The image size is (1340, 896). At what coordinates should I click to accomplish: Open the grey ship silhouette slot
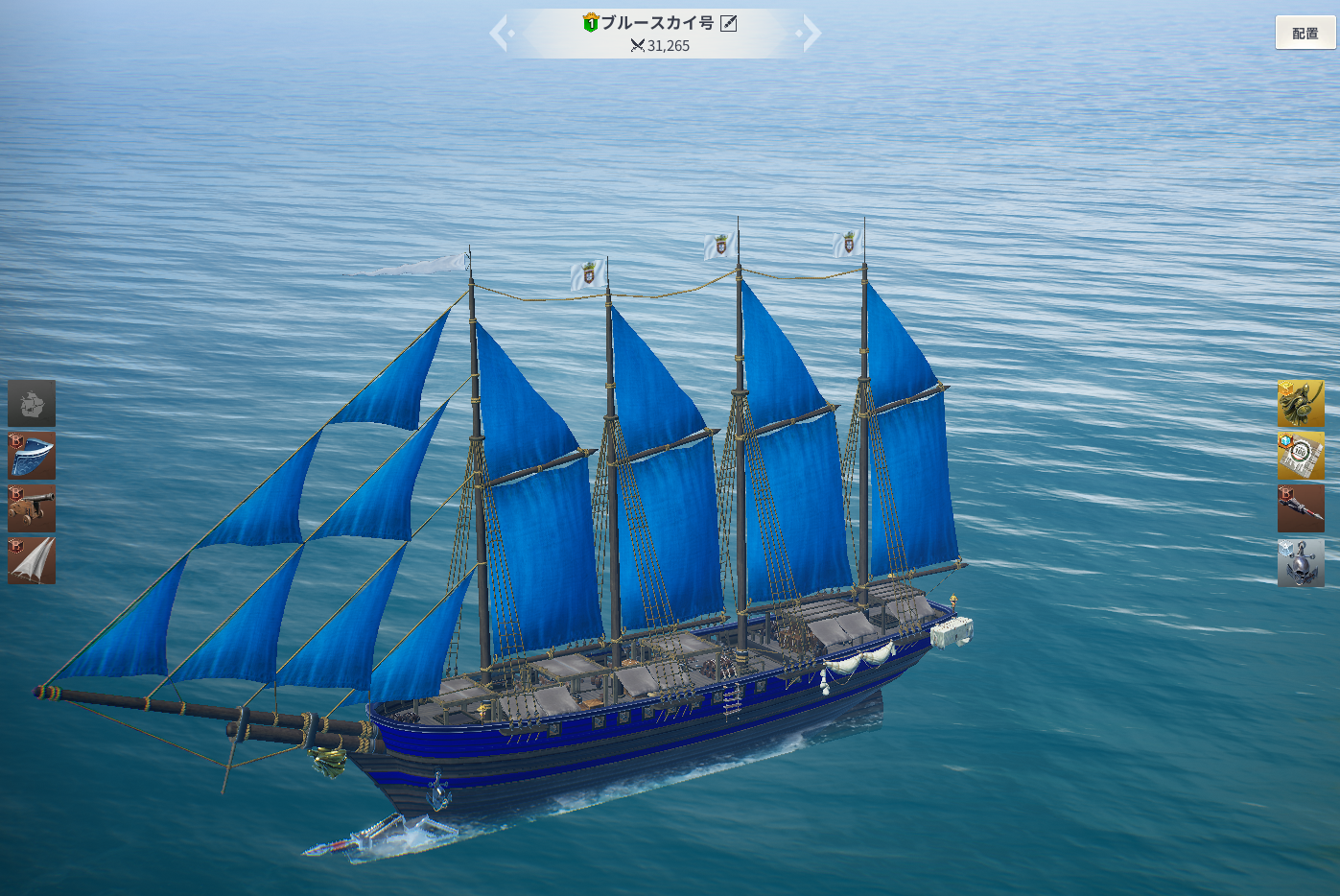click(32, 403)
